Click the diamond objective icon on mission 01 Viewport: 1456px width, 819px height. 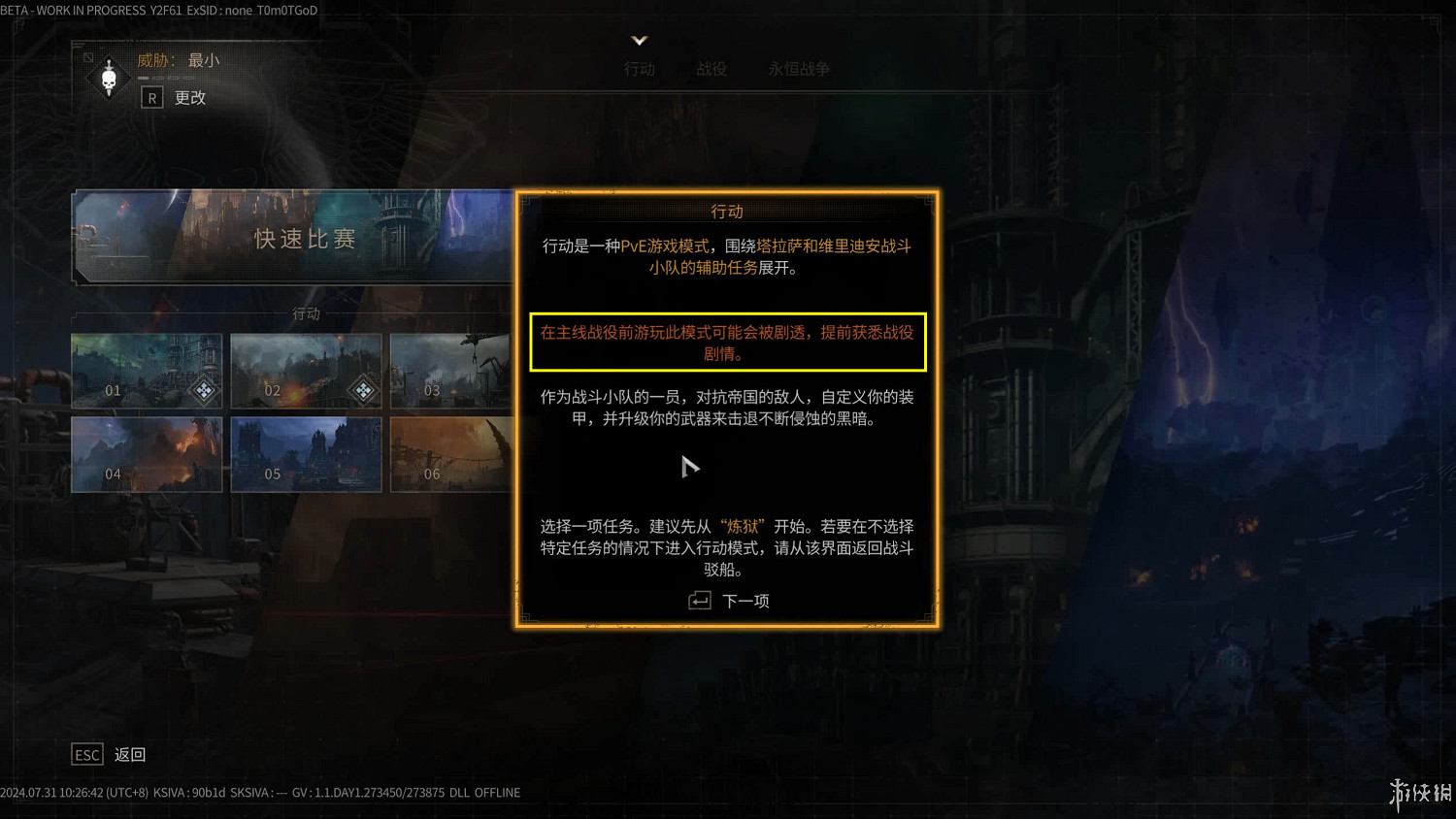coord(204,390)
